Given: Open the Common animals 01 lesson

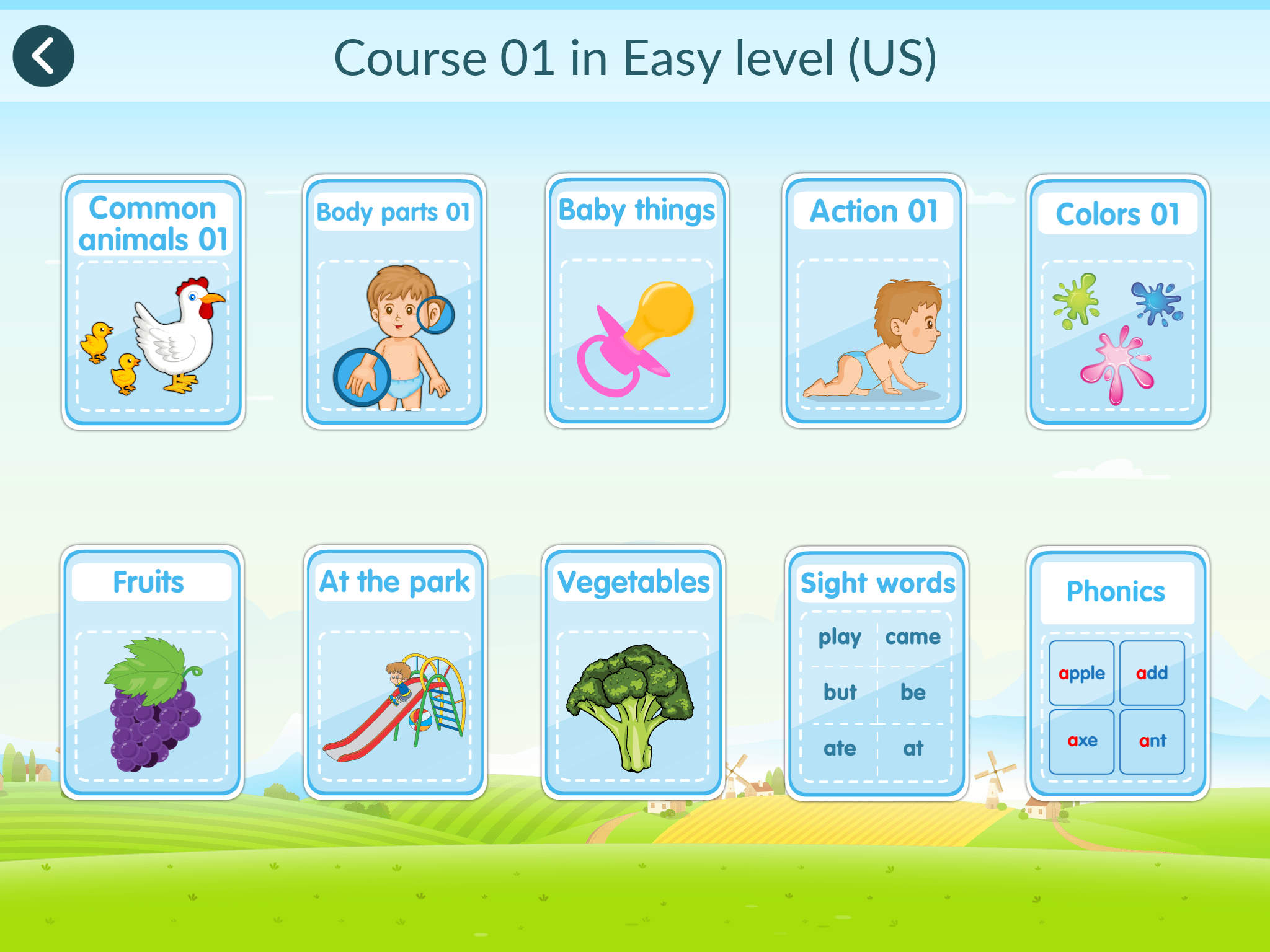Looking at the screenshot, I should pyautogui.click(x=153, y=302).
